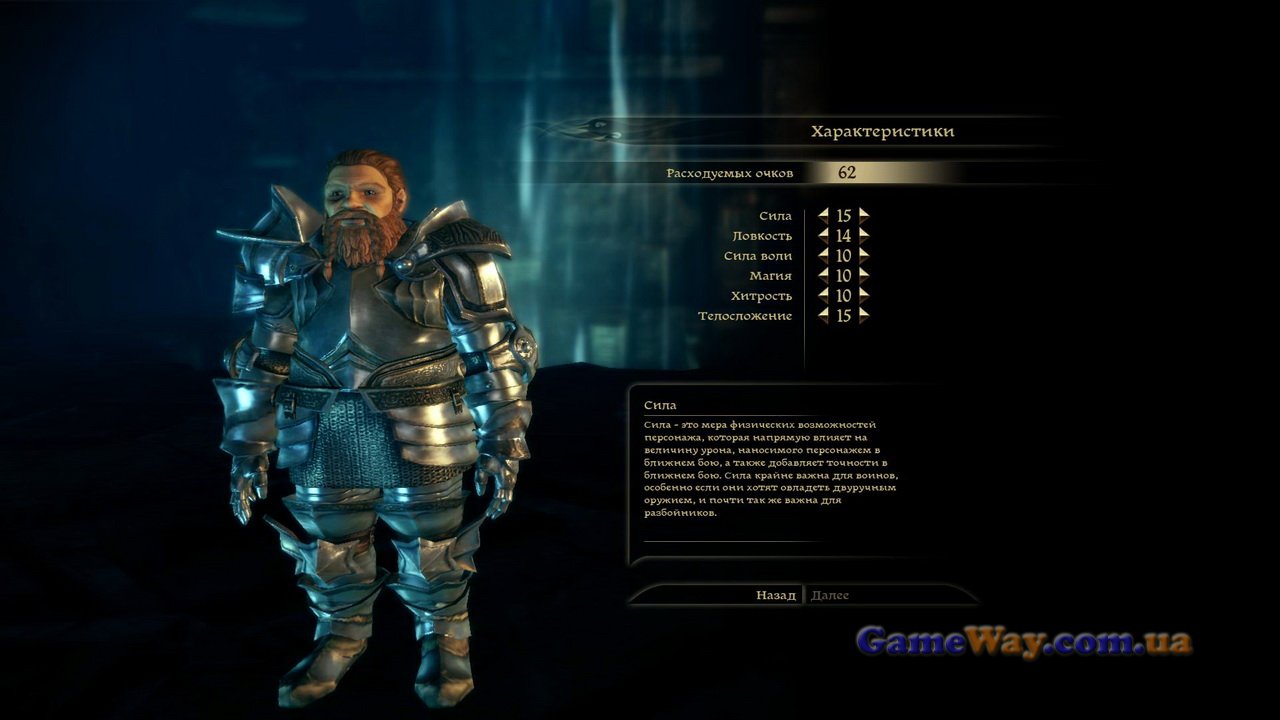Select the Сила attribute label
The image size is (1280, 720).
click(775, 216)
